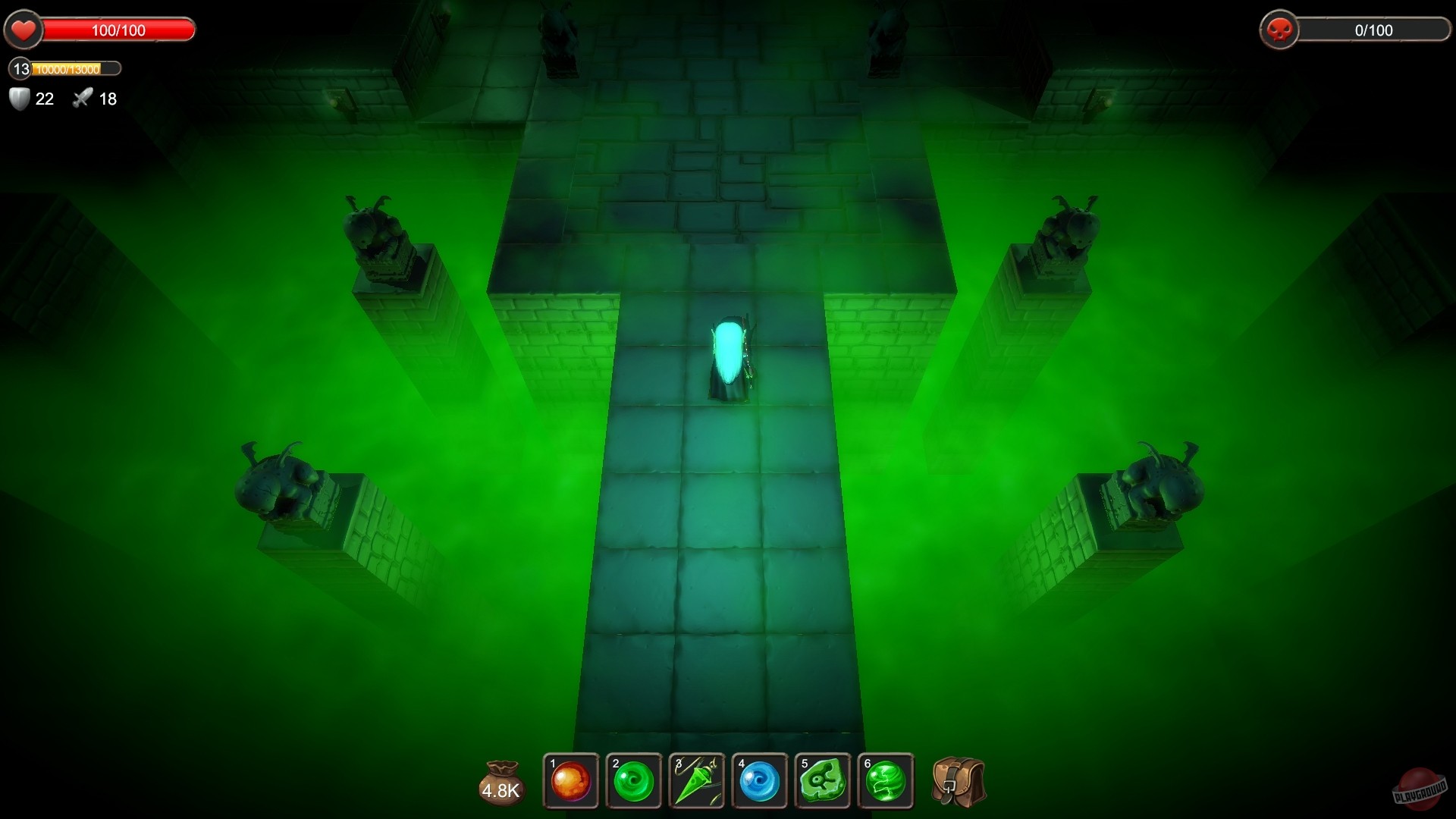Screen dimensions: 1456x819
Task: Trigger the green rune skill in slot 5
Action: click(x=824, y=782)
